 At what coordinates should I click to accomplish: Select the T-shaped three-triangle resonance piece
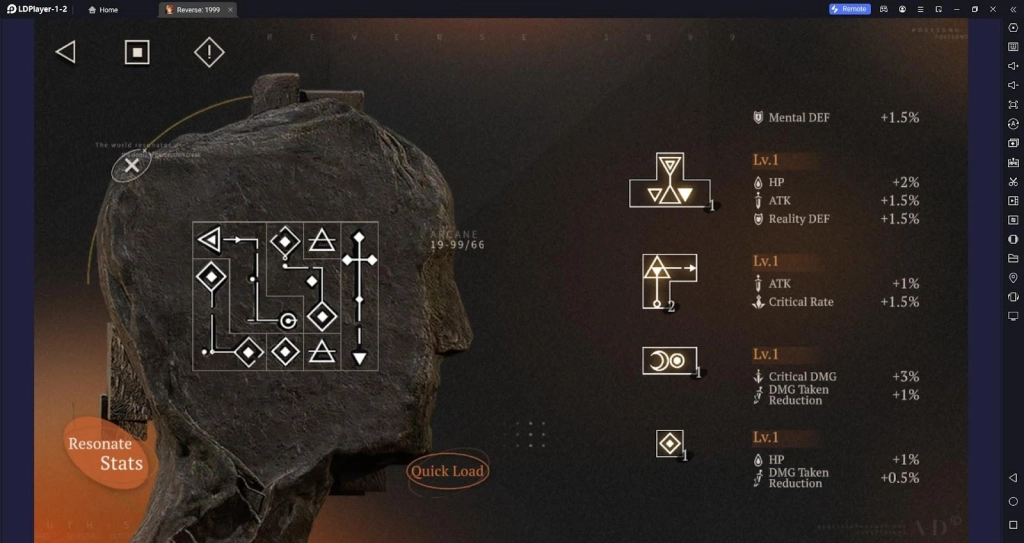pos(669,182)
